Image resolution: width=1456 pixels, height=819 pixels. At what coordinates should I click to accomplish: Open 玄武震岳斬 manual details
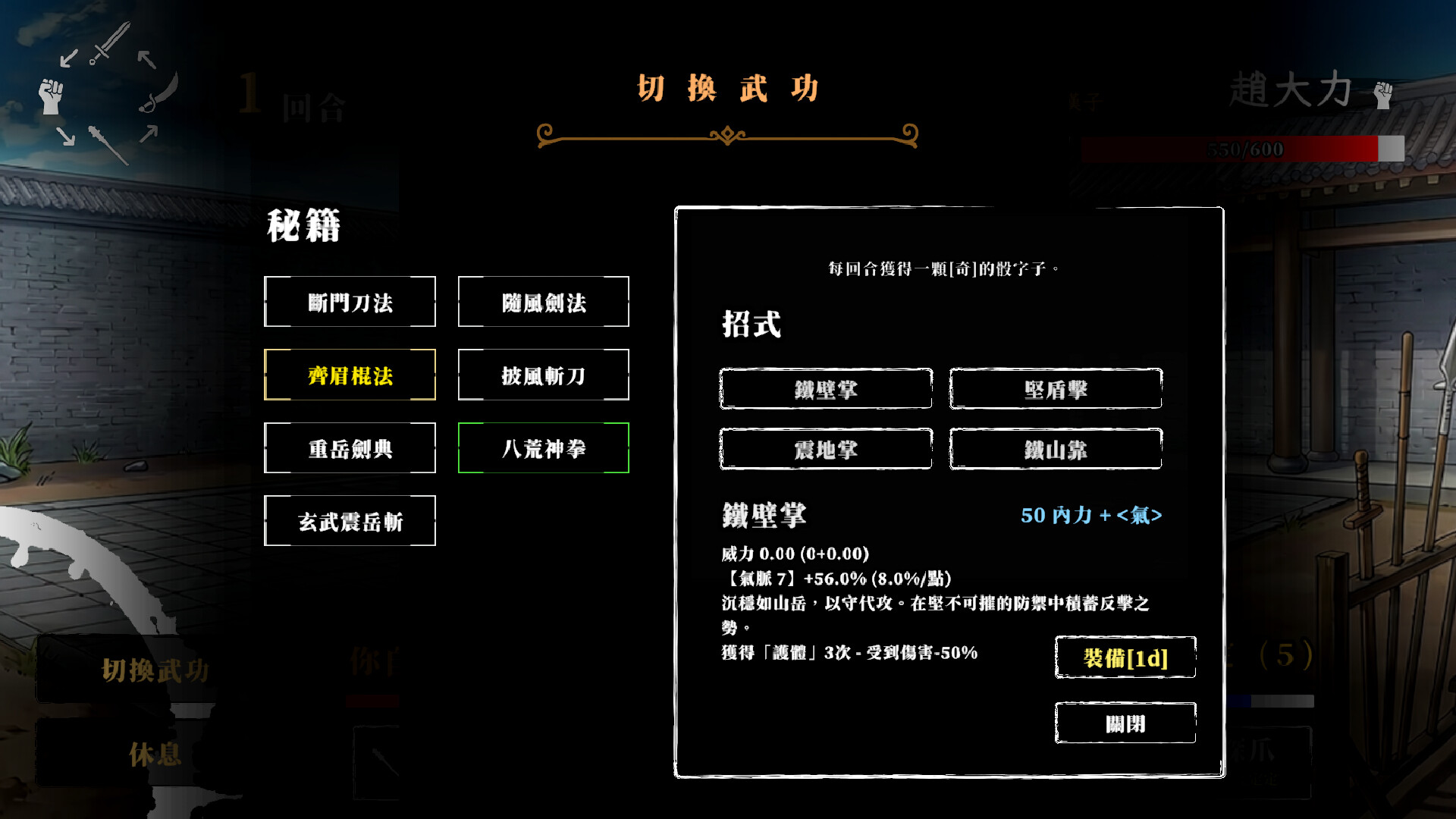(x=350, y=520)
